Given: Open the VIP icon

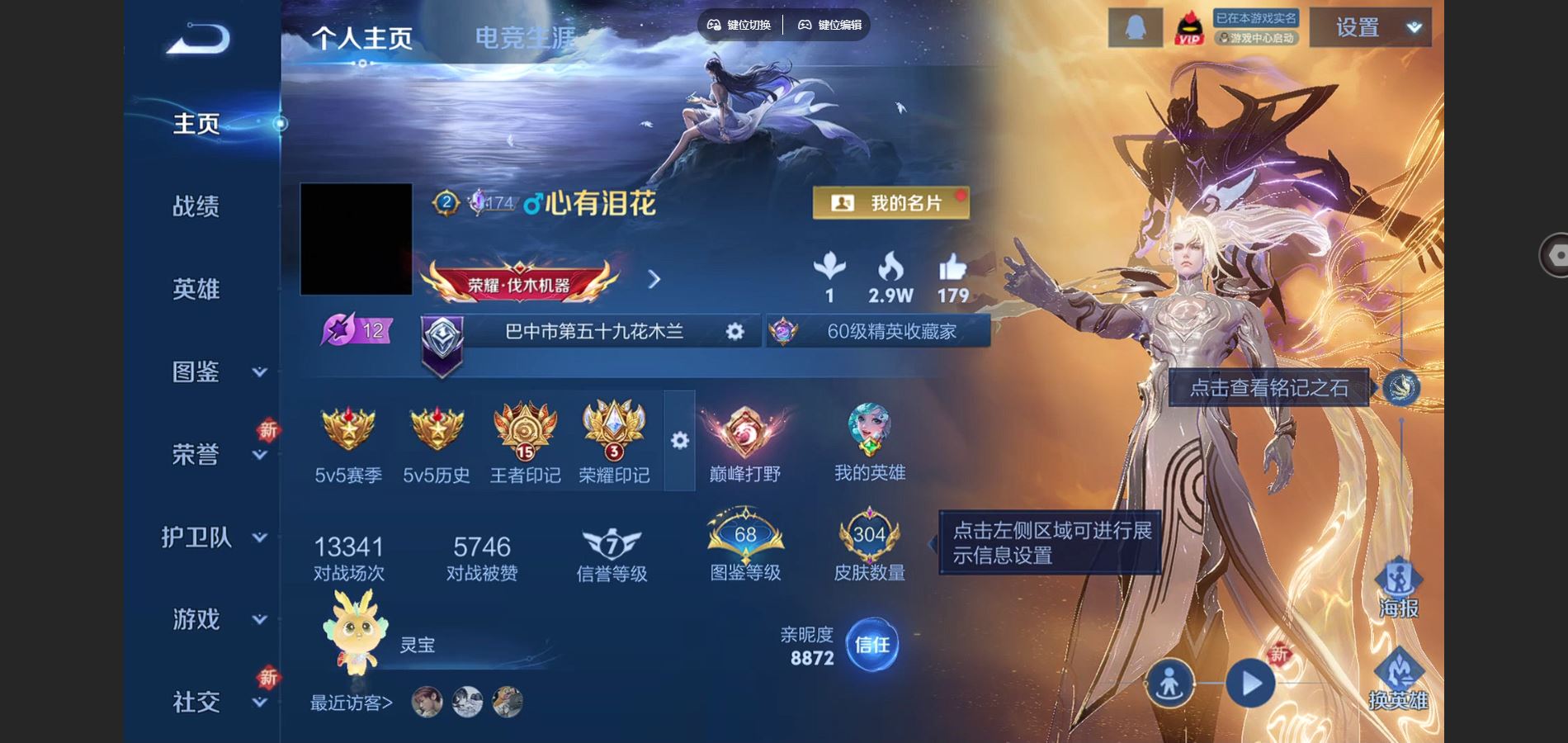Looking at the screenshot, I should (x=1188, y=26).
